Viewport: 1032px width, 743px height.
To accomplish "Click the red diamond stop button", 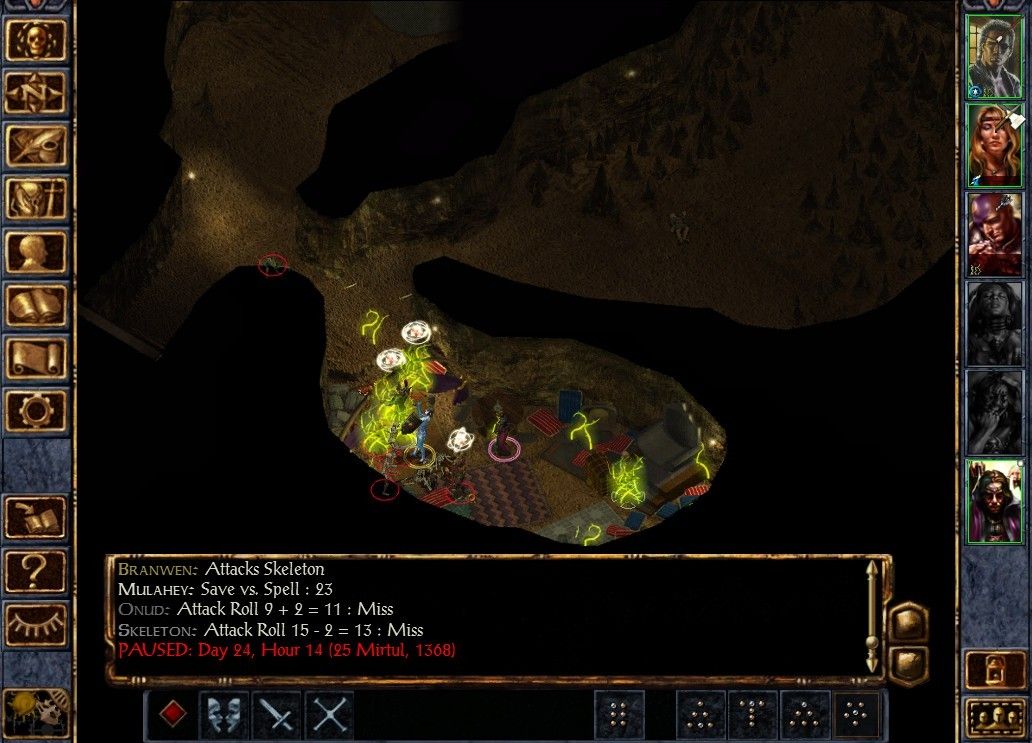I will coord(173,714).
